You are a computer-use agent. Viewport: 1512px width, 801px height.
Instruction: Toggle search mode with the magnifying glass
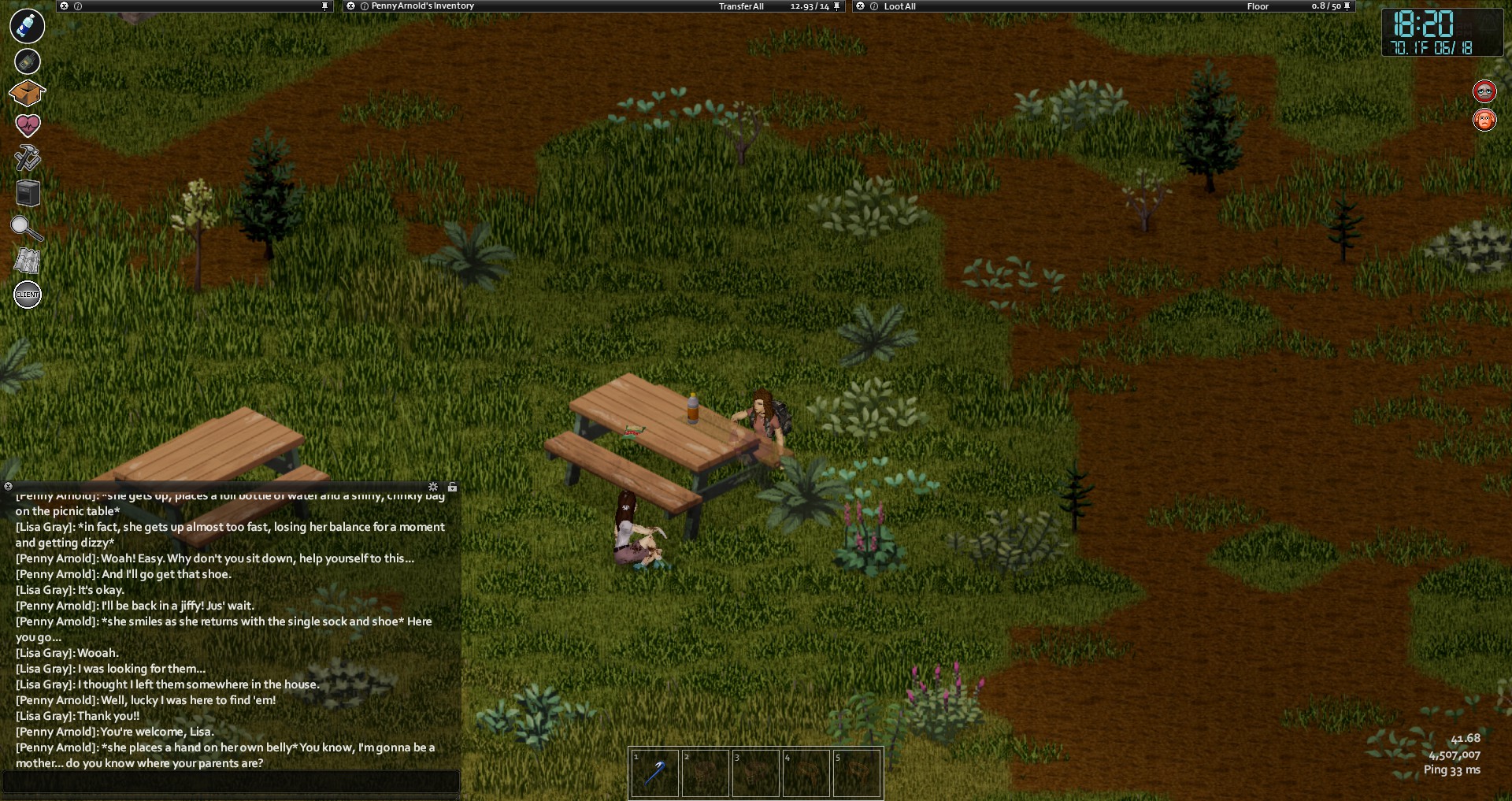tap(26, 228)
